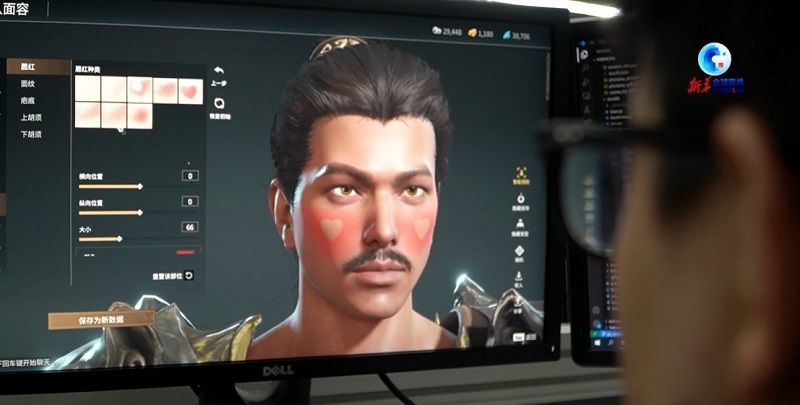Adjust the 大小 size slider
The image size is (800, 405).
(x=121, y=238)
